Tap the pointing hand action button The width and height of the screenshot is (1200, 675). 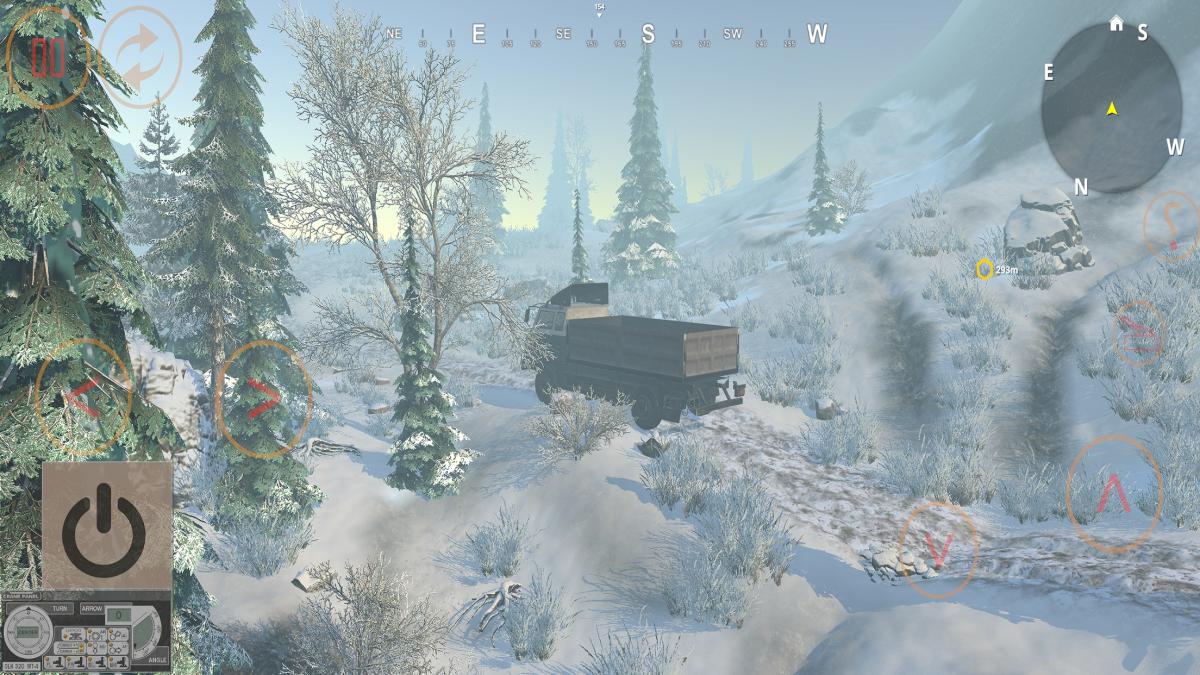pyautogui.click(x=1138, y=333)
